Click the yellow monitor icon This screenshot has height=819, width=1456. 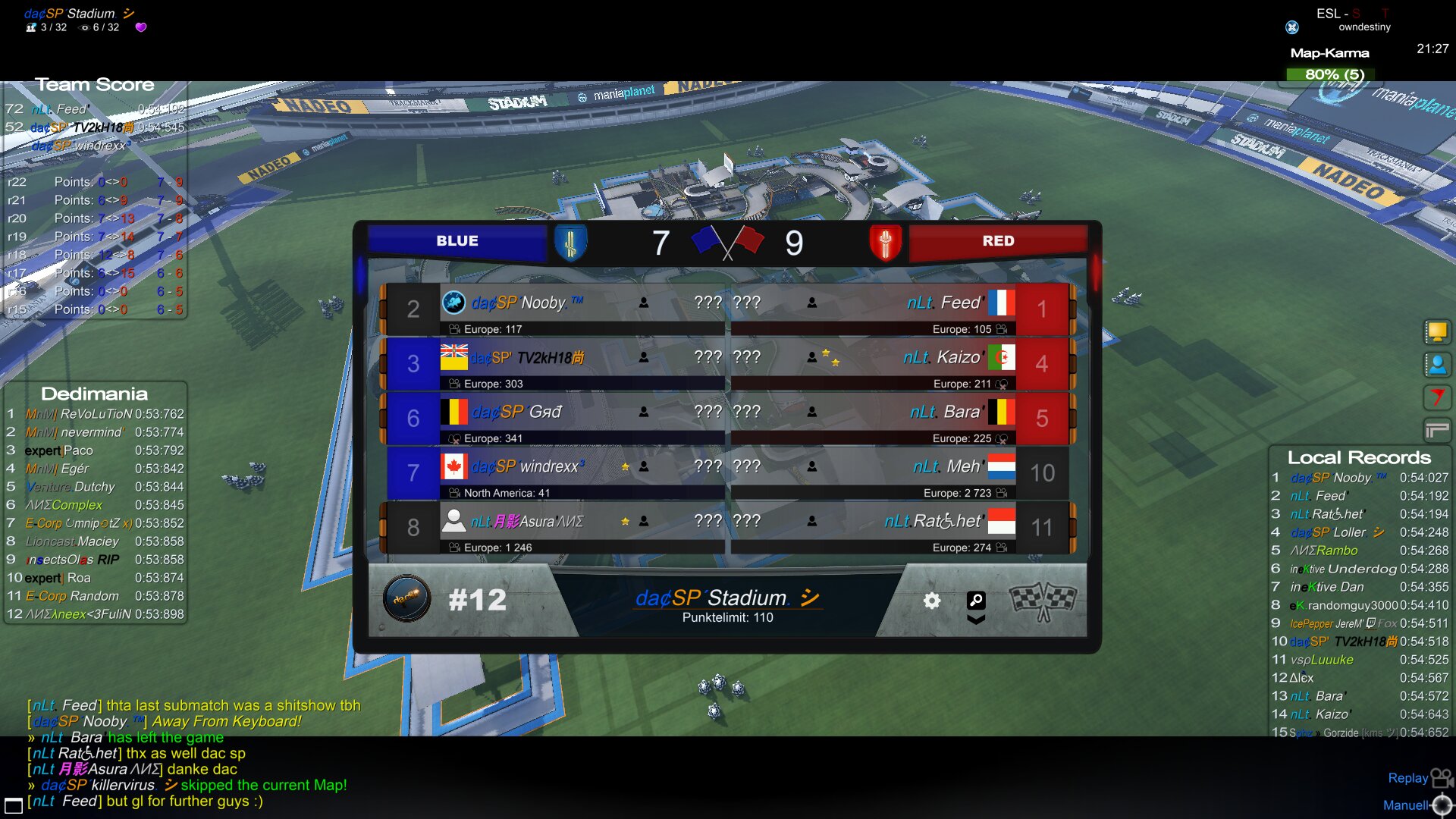[x=1436, y=331]
